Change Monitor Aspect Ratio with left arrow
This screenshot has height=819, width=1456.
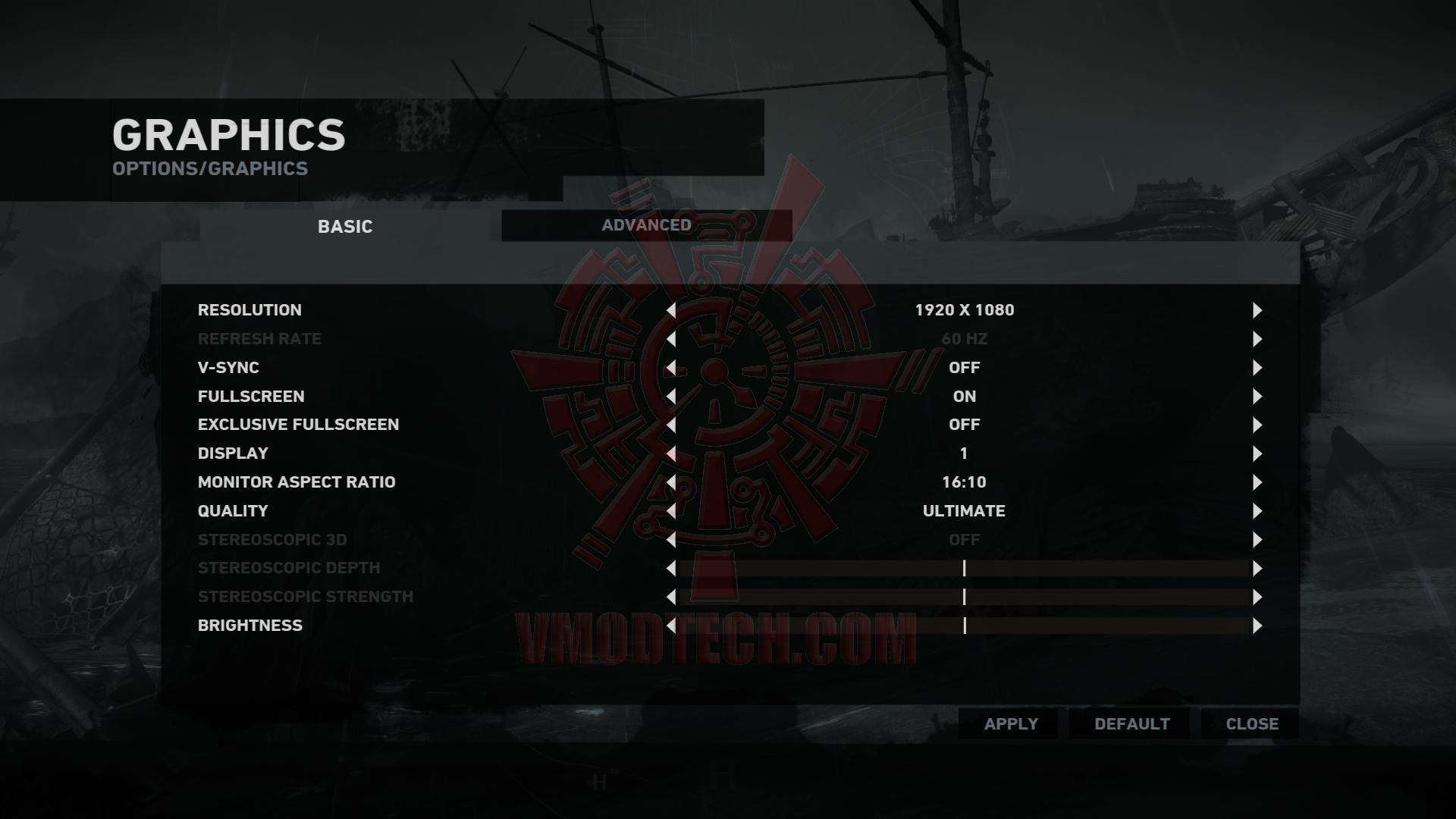(671, 482)
